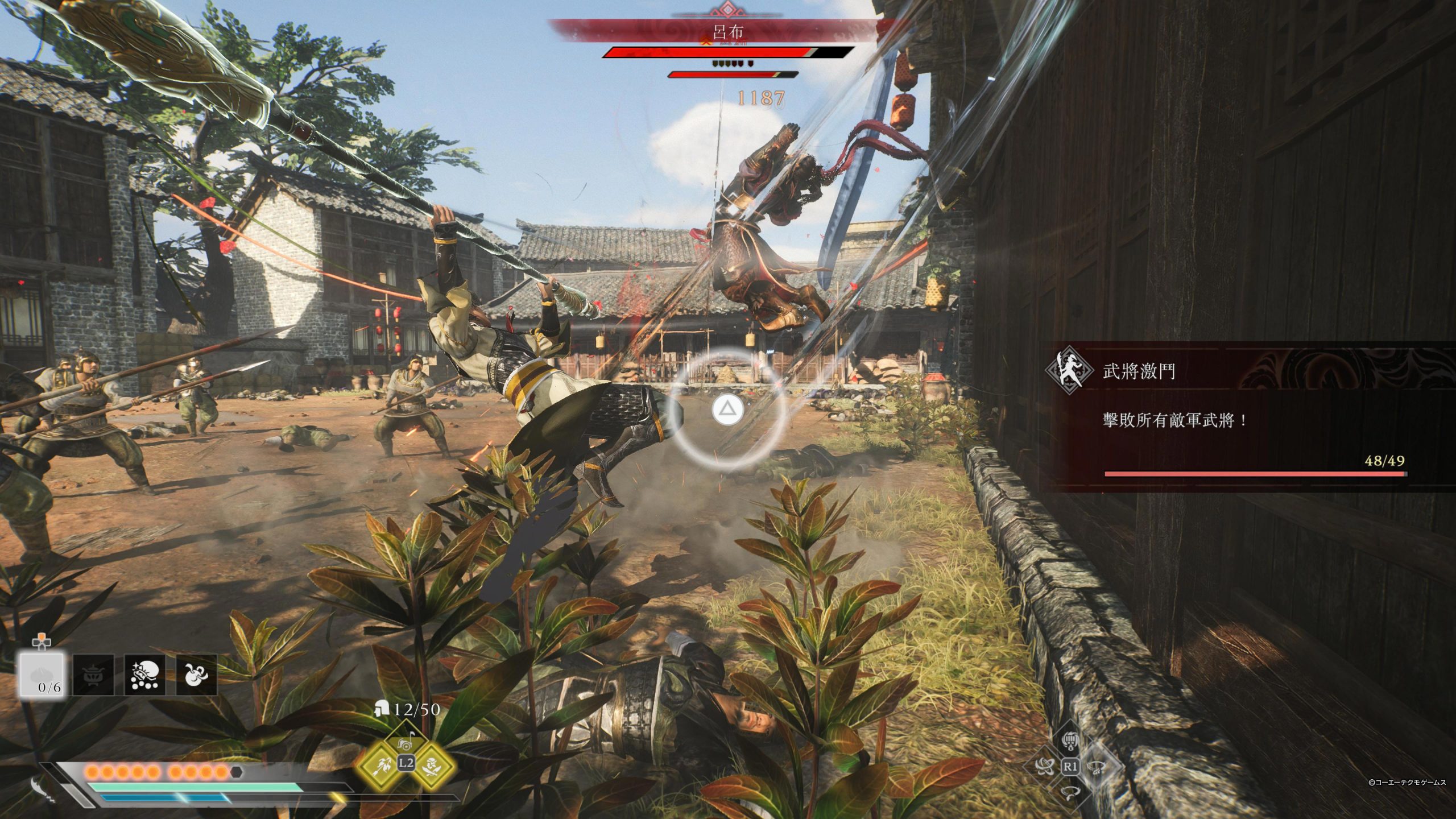Use the sparkling pouch item slot
The width and height of the screenshot is (1456, 819).
(144, 675)
